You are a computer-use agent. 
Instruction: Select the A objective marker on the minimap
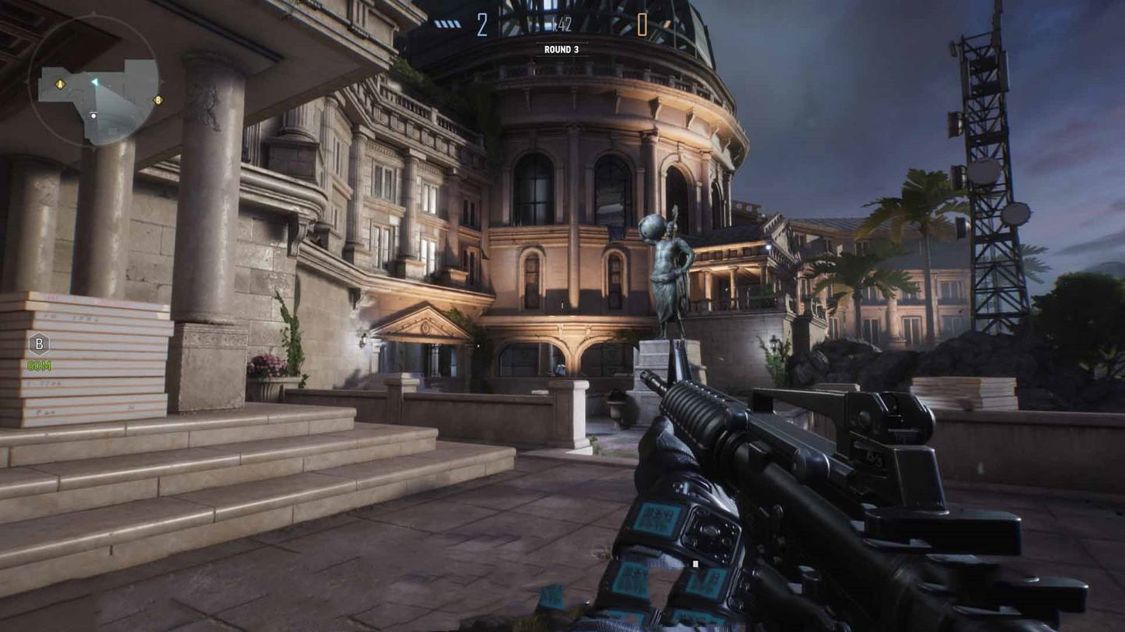60,84
